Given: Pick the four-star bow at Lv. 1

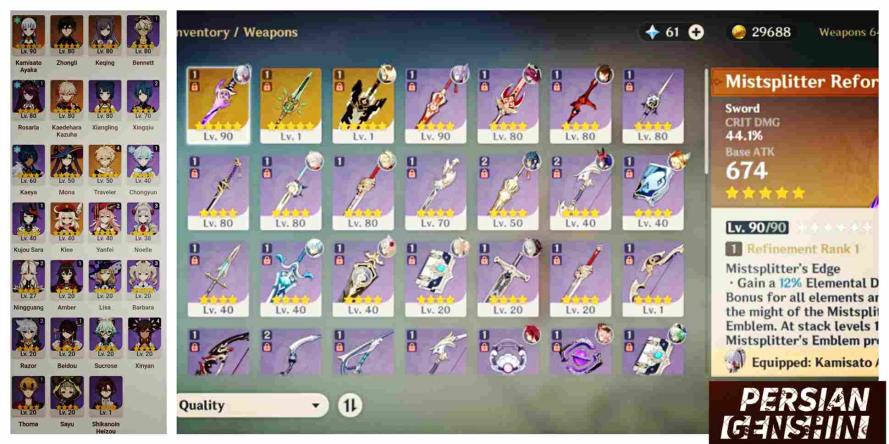Looking at the screenshot, I should point(653,274).
